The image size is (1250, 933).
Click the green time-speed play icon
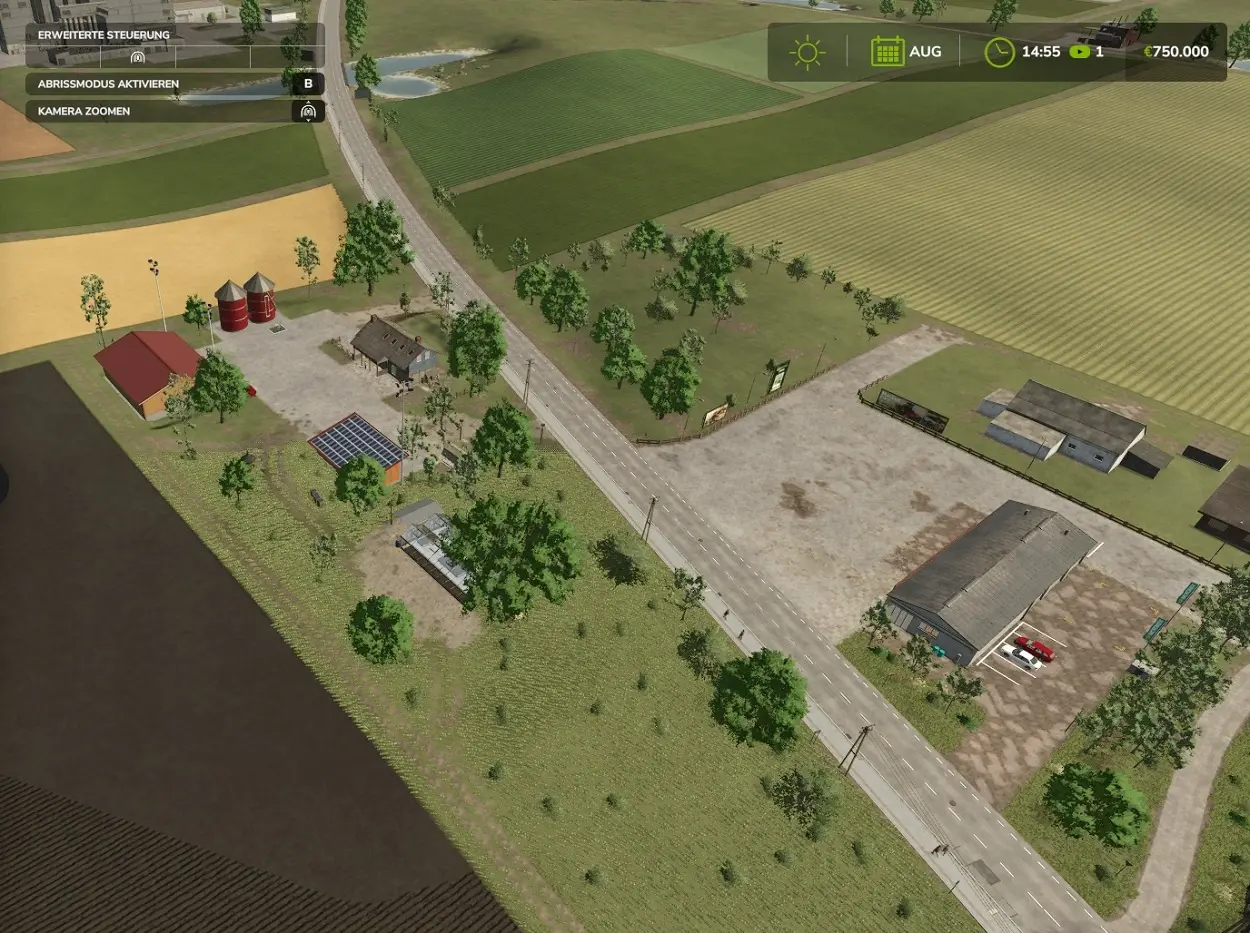click(x=1079, y=52)
